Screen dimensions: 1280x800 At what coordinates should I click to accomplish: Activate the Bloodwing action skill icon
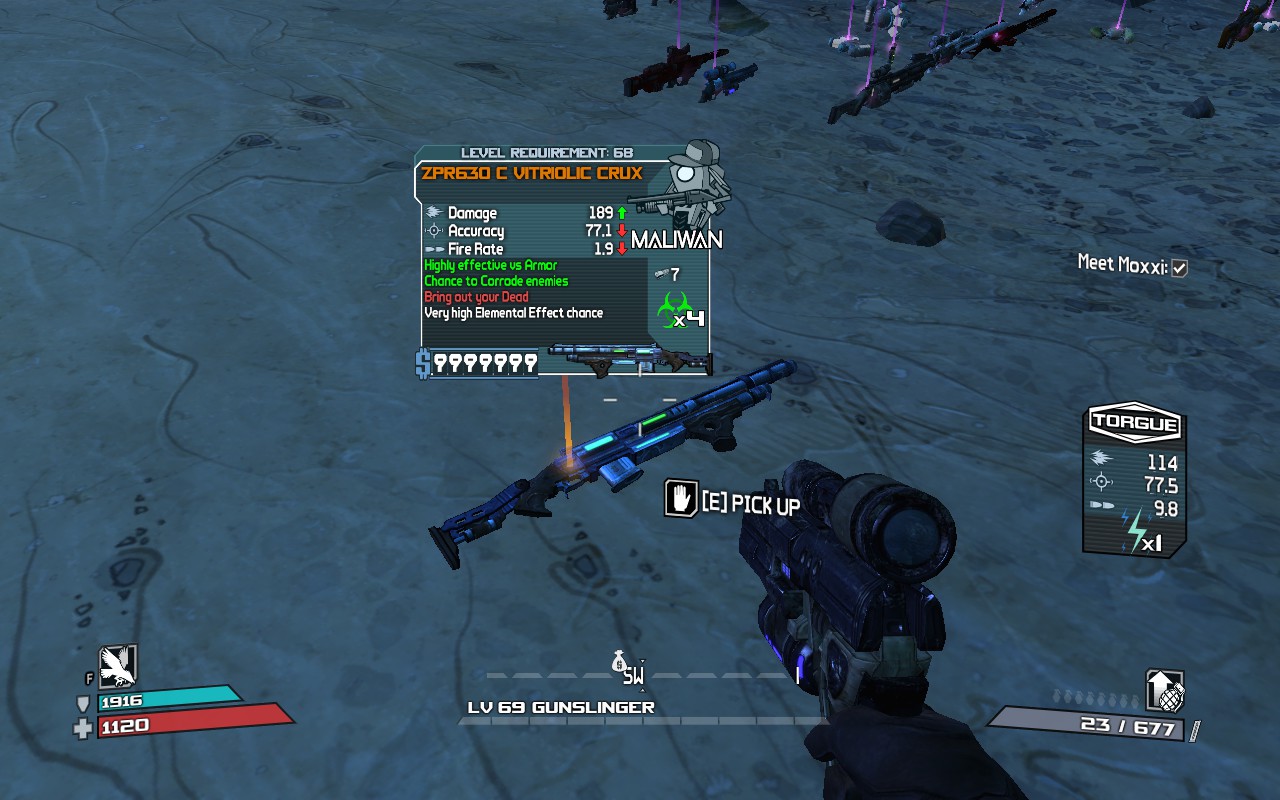point(117,666)
